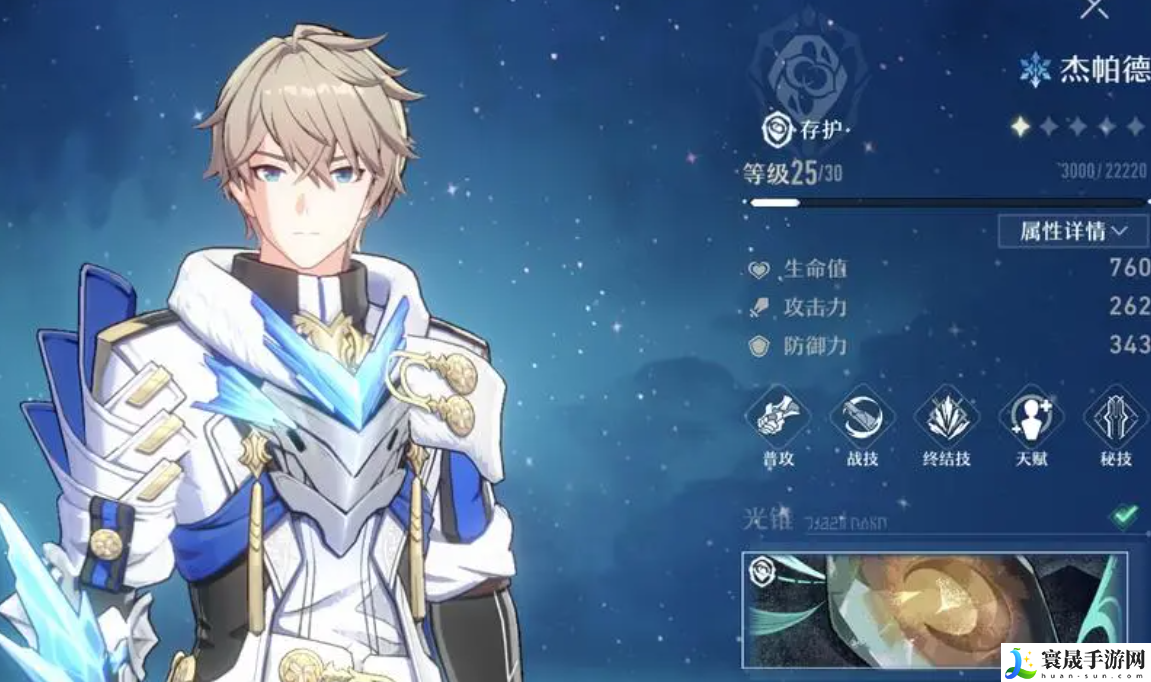Open the equipped light cone card
Viewport: 1151px width, 682px height.
934,609
